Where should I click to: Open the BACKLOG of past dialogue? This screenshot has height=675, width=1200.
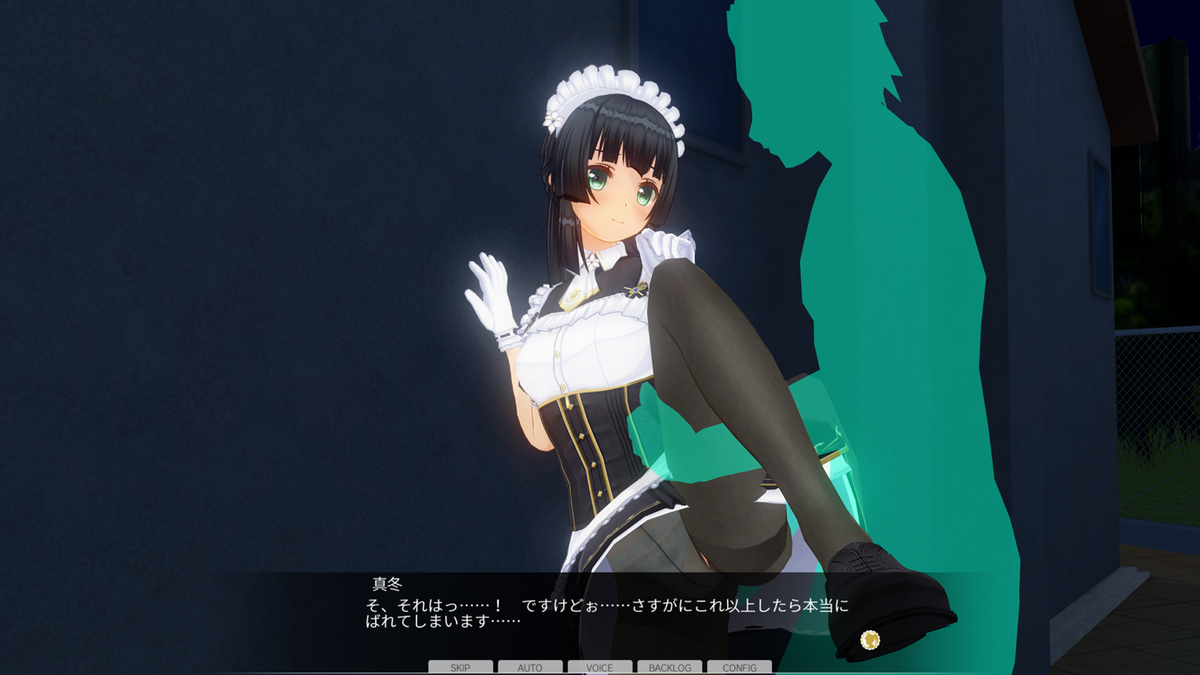pos(669,667)
